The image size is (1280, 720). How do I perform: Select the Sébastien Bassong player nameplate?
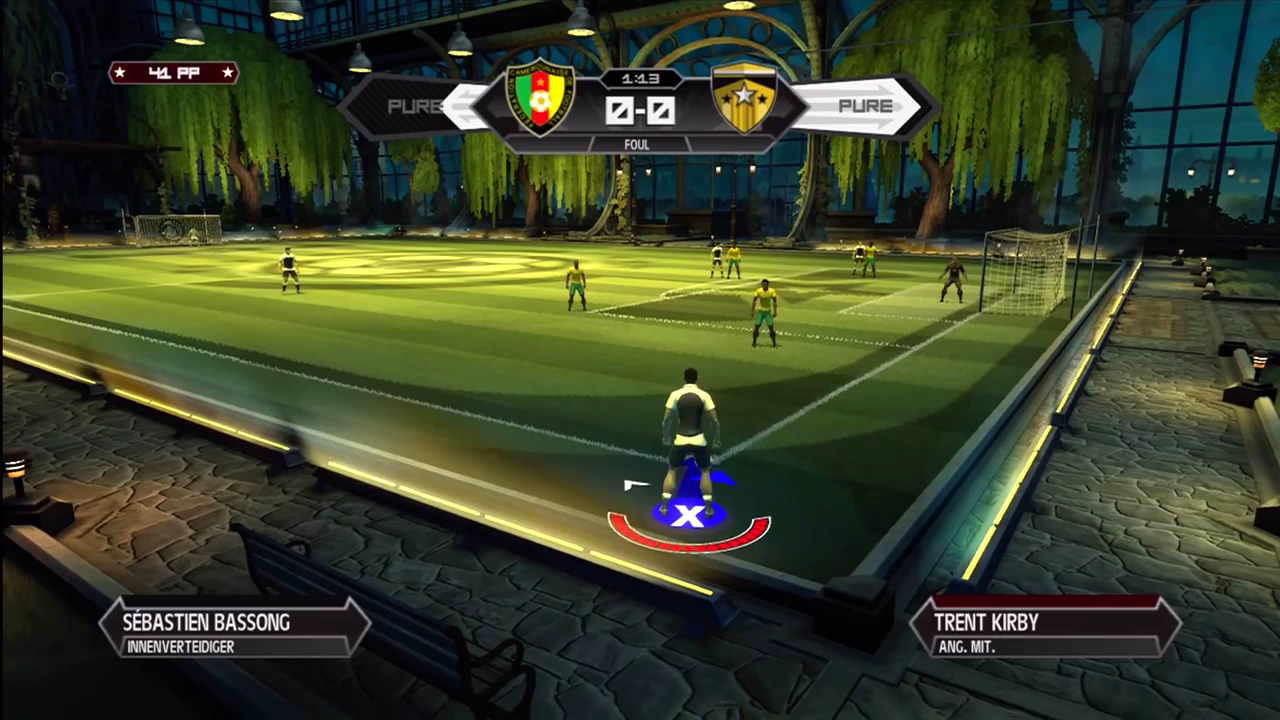[x=235, y=628]
